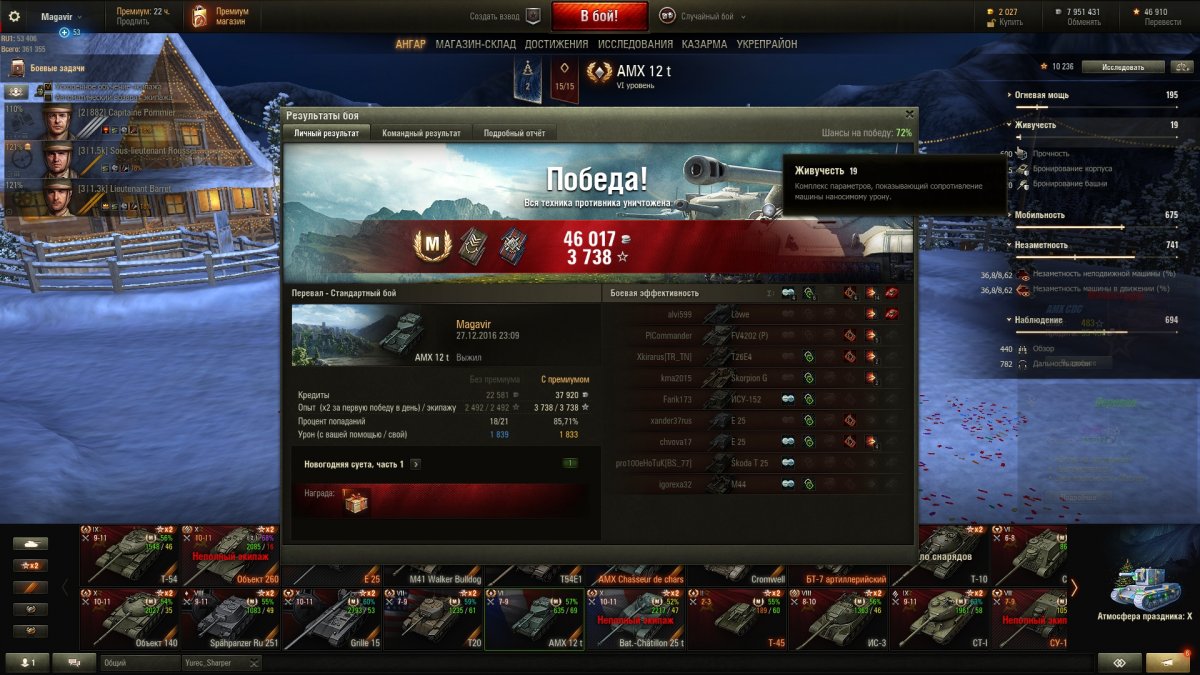
Task: Open the Премиум магазин
Action: click(x=222, y=16)
